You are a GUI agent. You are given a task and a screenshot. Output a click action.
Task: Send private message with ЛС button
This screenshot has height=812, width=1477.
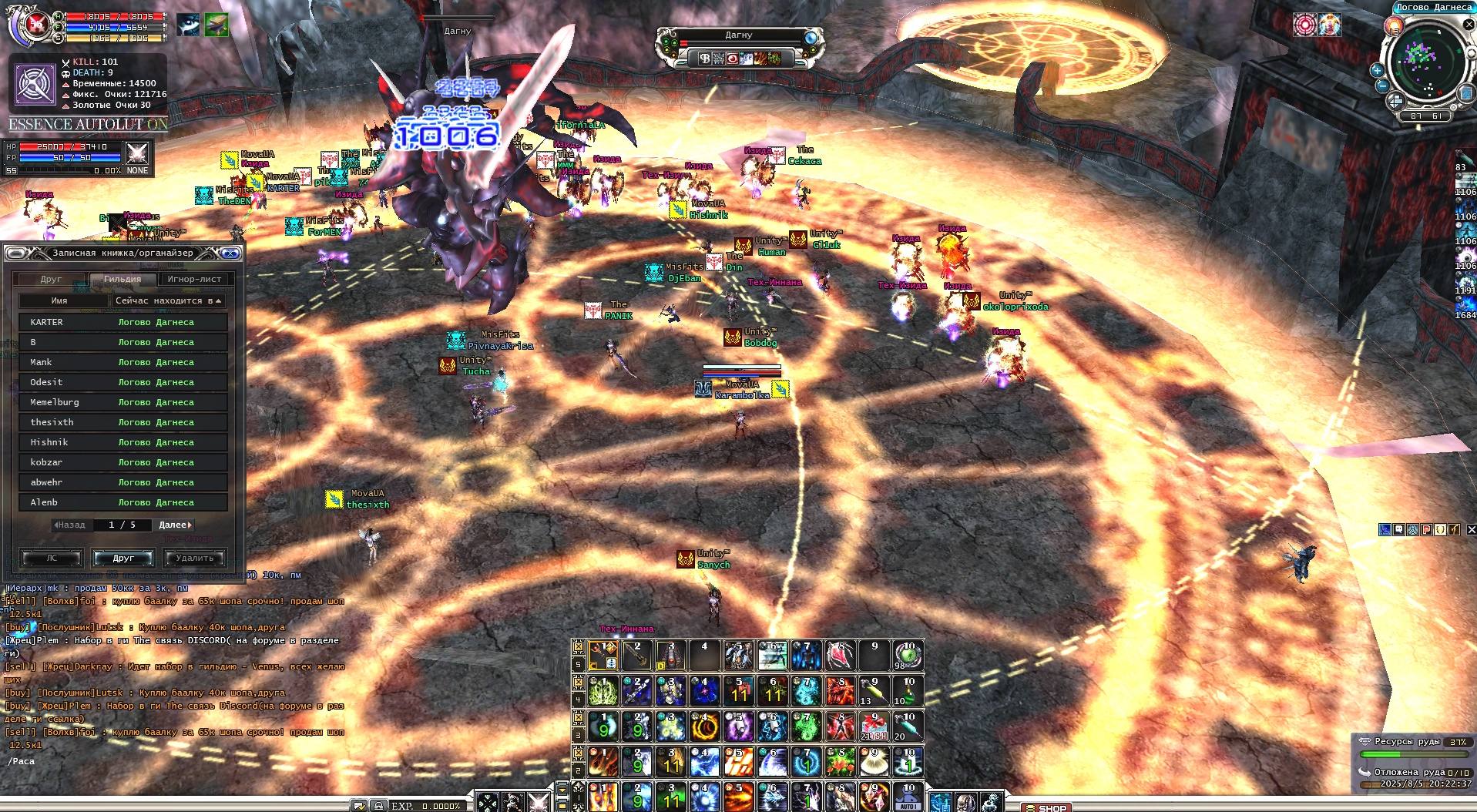(52, 558)
